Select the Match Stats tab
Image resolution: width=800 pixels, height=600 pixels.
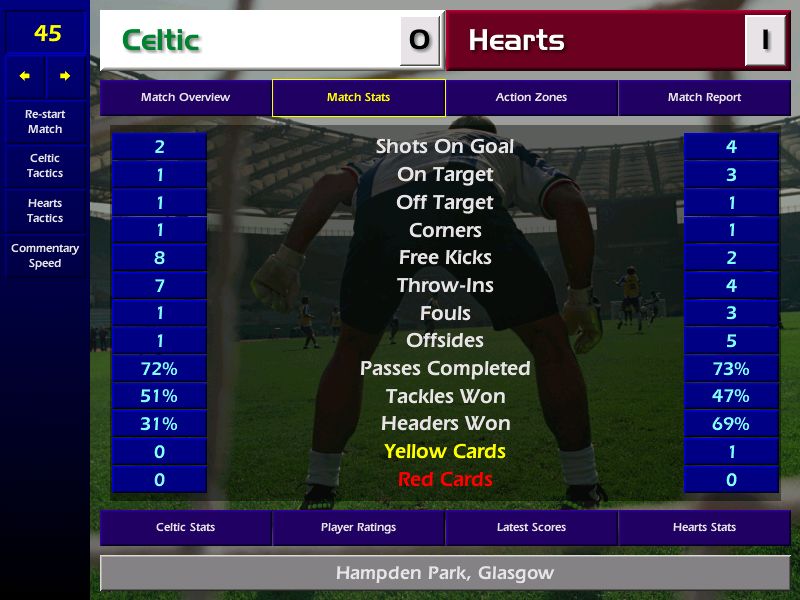click(358, 98)
